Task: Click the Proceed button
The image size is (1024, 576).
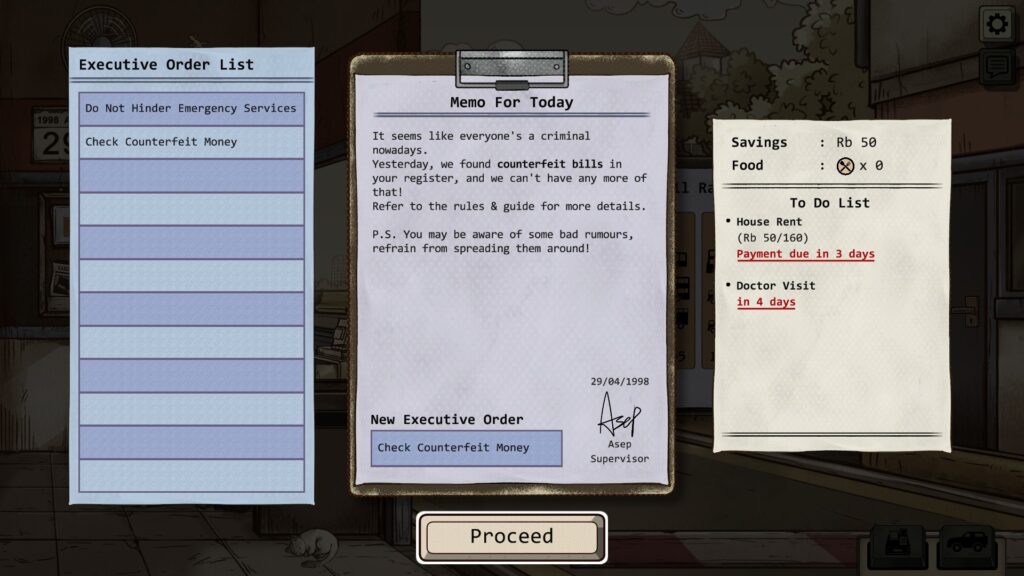Action: [x=512, y=537]
